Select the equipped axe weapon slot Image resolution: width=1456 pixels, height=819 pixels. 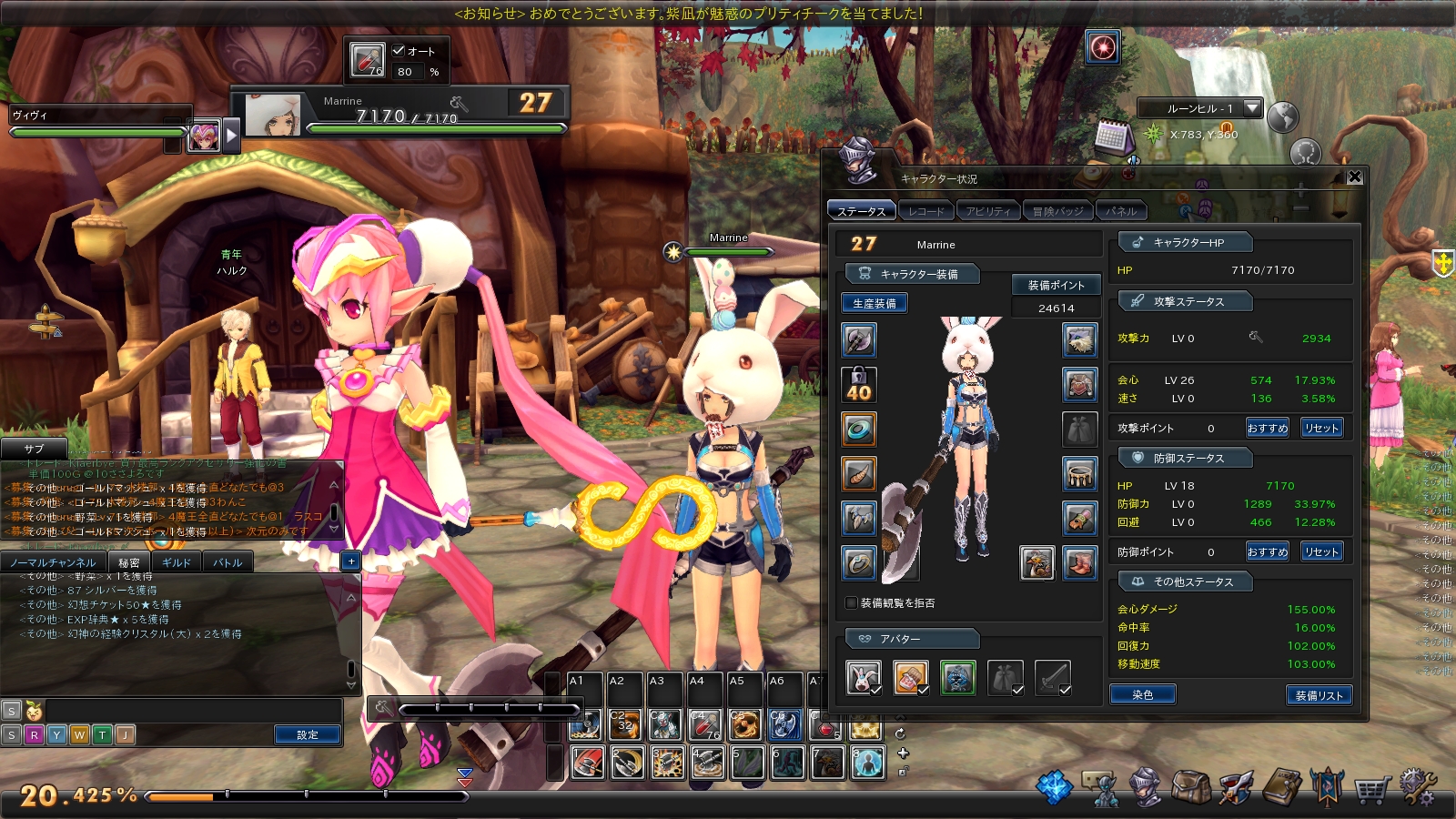tap(858, 340)
